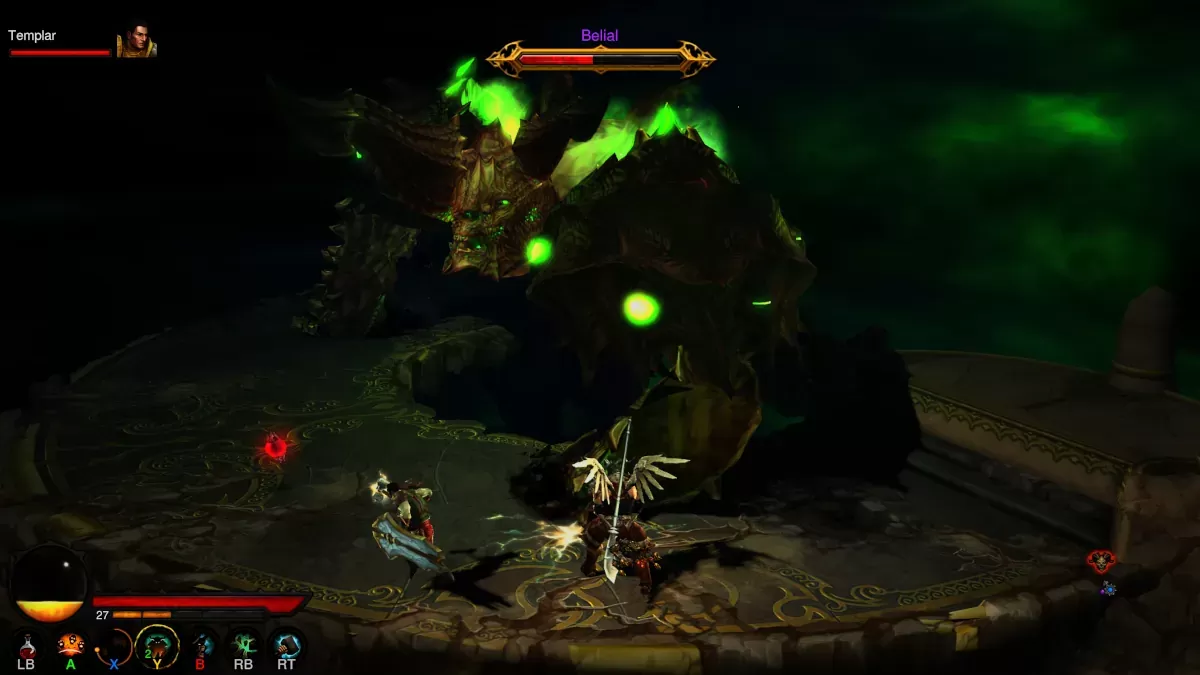
Task: Cast the green lightning burst skill
Action: coord(244,644)
